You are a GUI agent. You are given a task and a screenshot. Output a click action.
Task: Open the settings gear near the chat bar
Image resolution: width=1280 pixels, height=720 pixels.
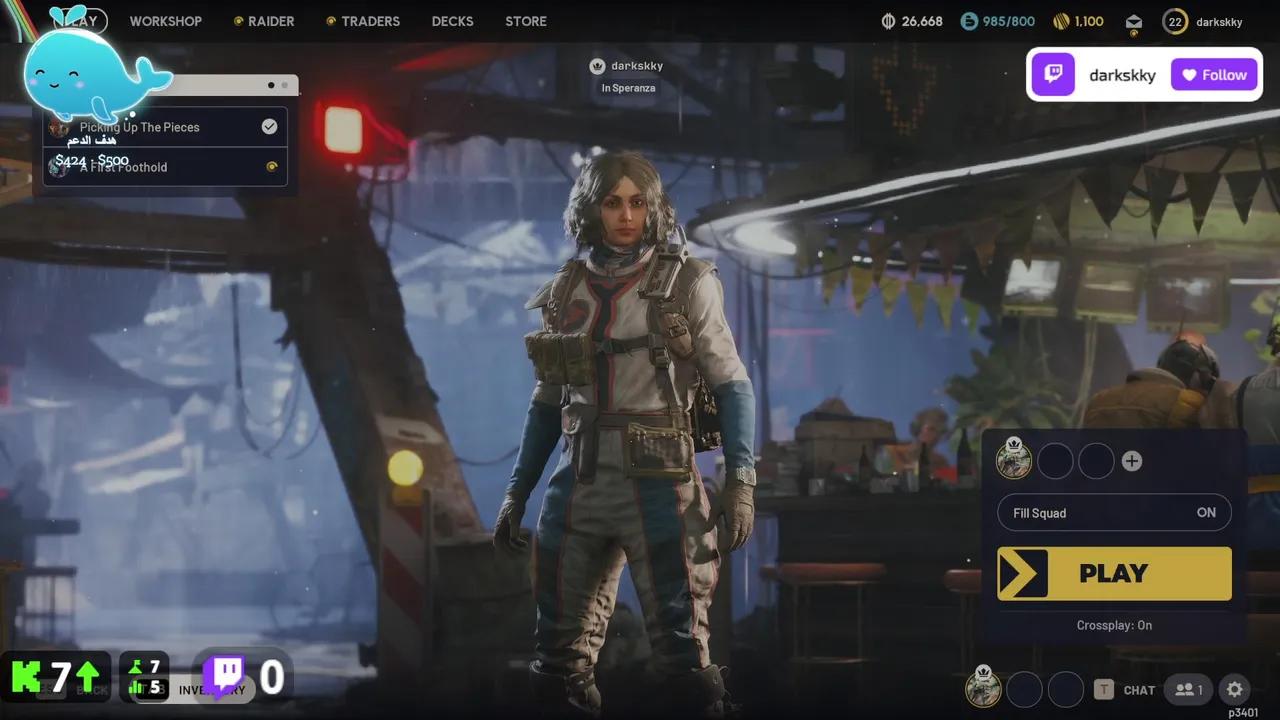tap(1234, 689)
